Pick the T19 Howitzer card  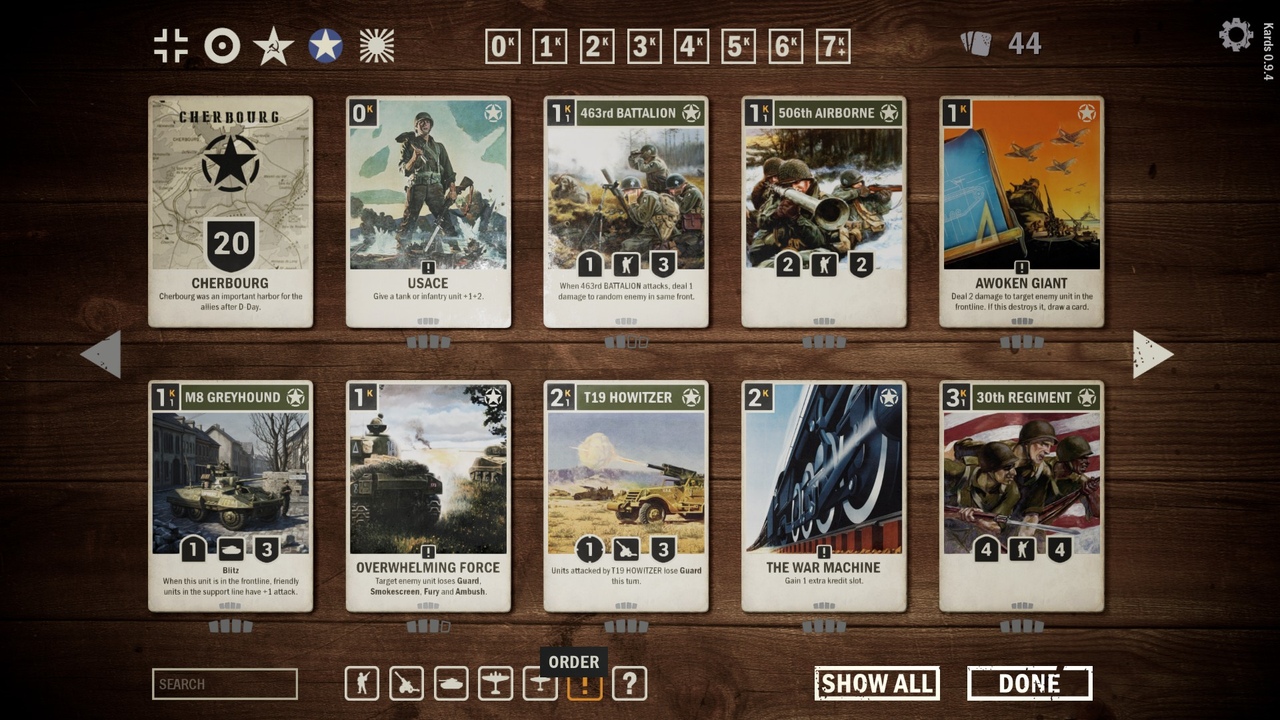coord(626,496)
